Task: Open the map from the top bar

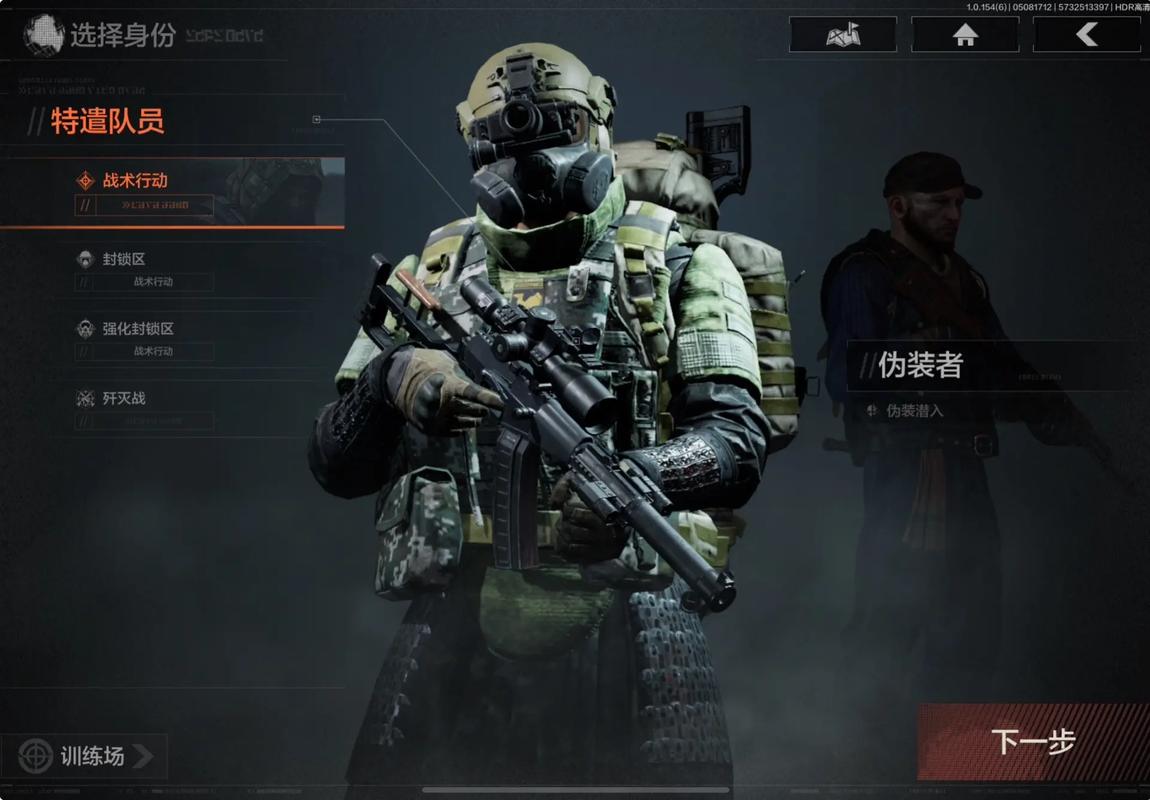Action: tap(842, 35)
